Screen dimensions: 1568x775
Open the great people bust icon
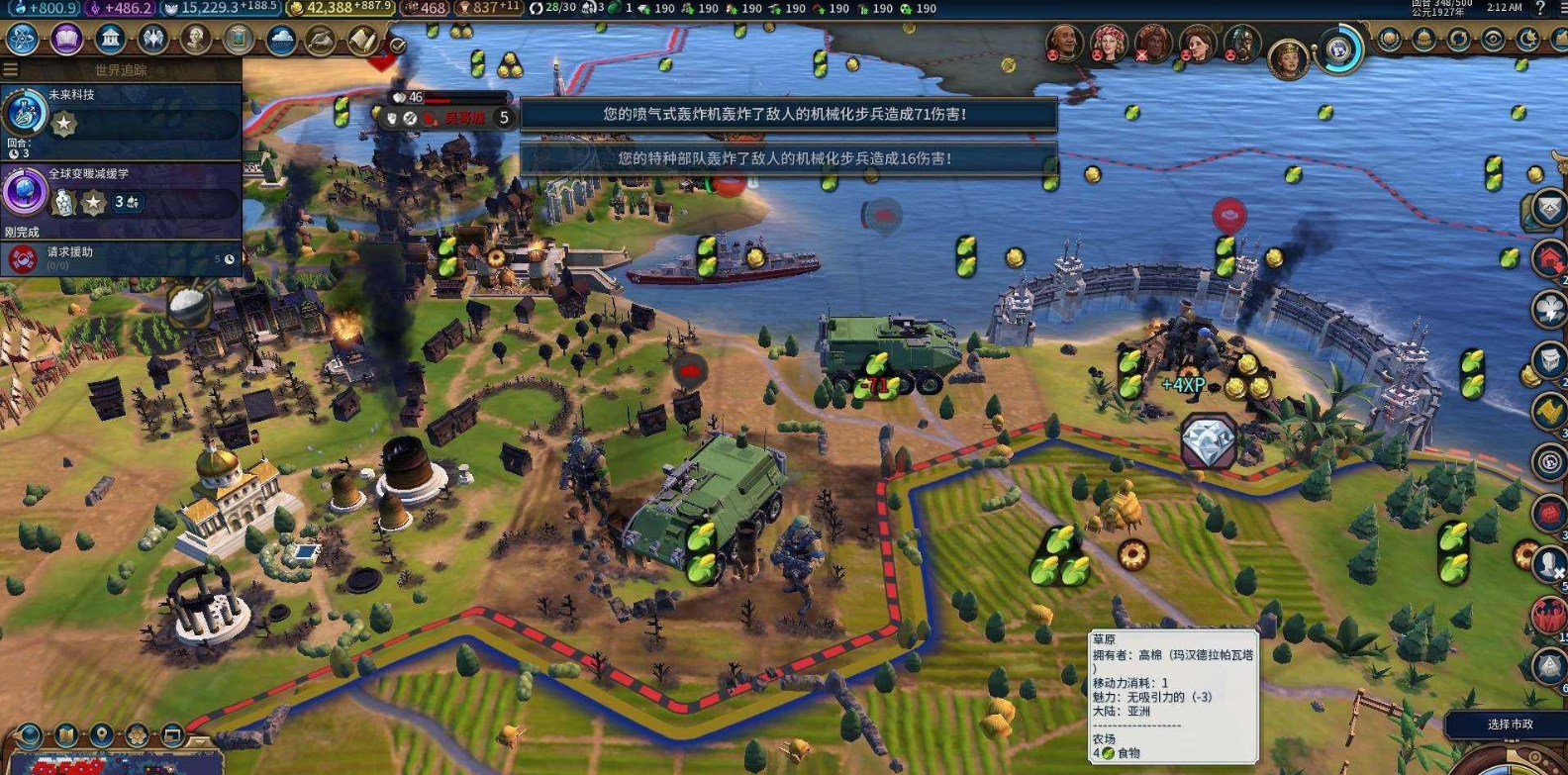coord(196,40)
